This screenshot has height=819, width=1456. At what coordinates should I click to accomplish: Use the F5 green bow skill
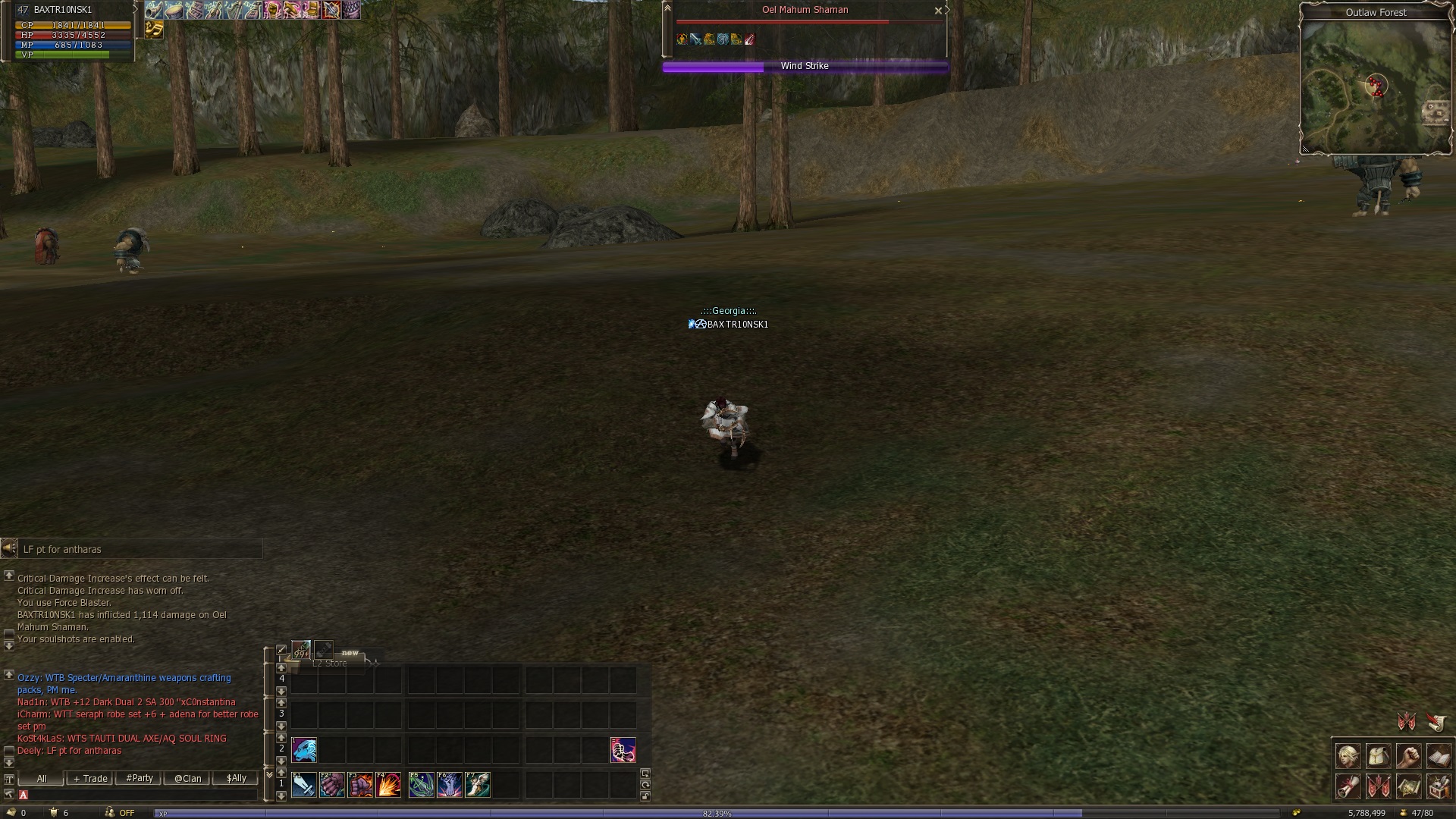pyautogui.click(x=422, y=785)
